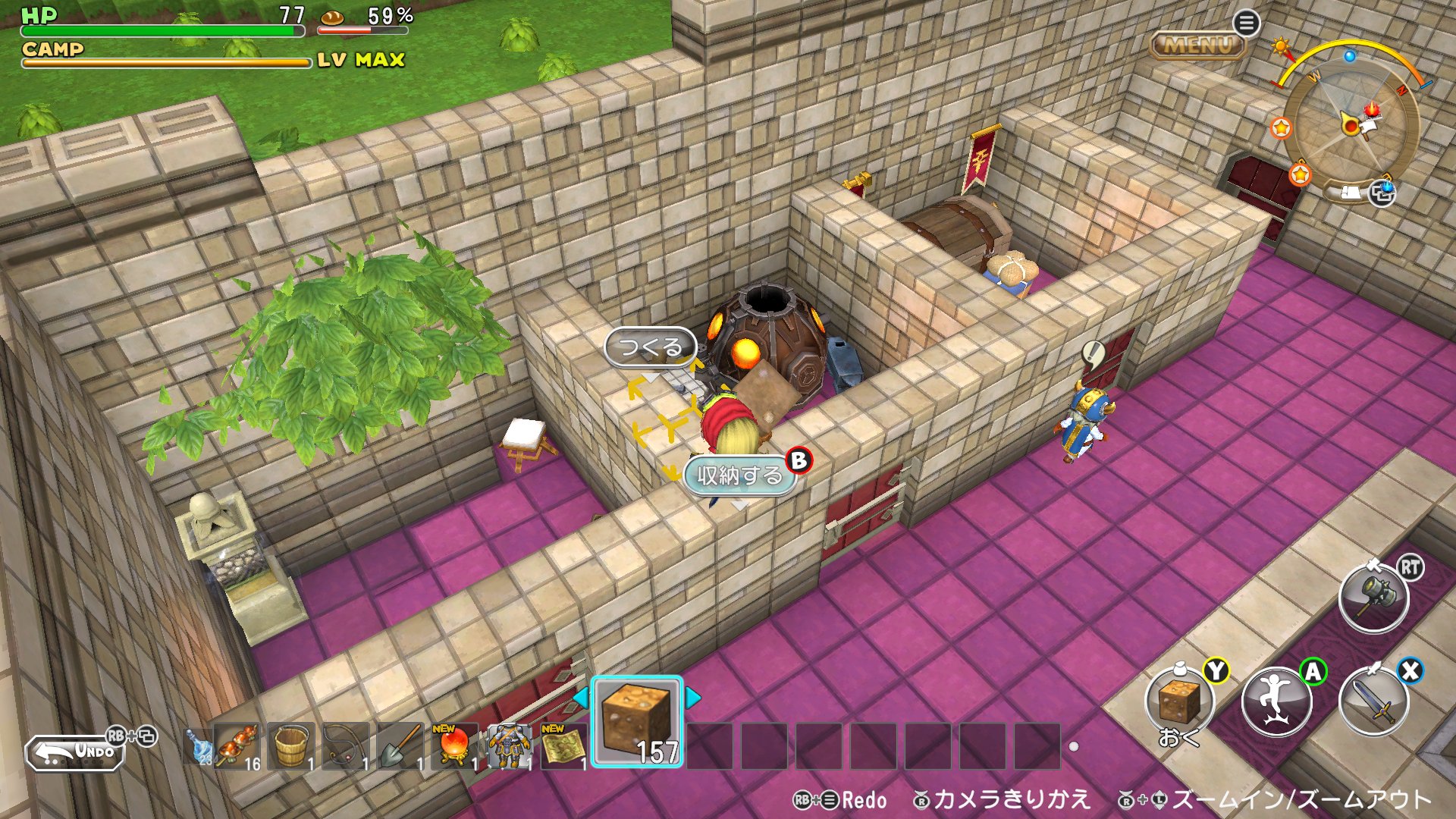Select the armor suit hotbar slot

click(x=509, y=746)
